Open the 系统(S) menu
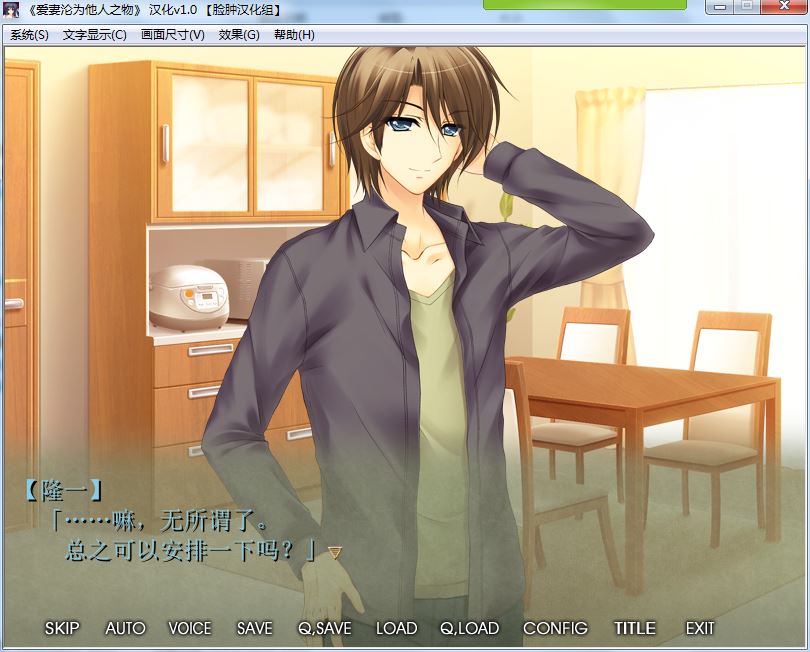 [29, 35]
